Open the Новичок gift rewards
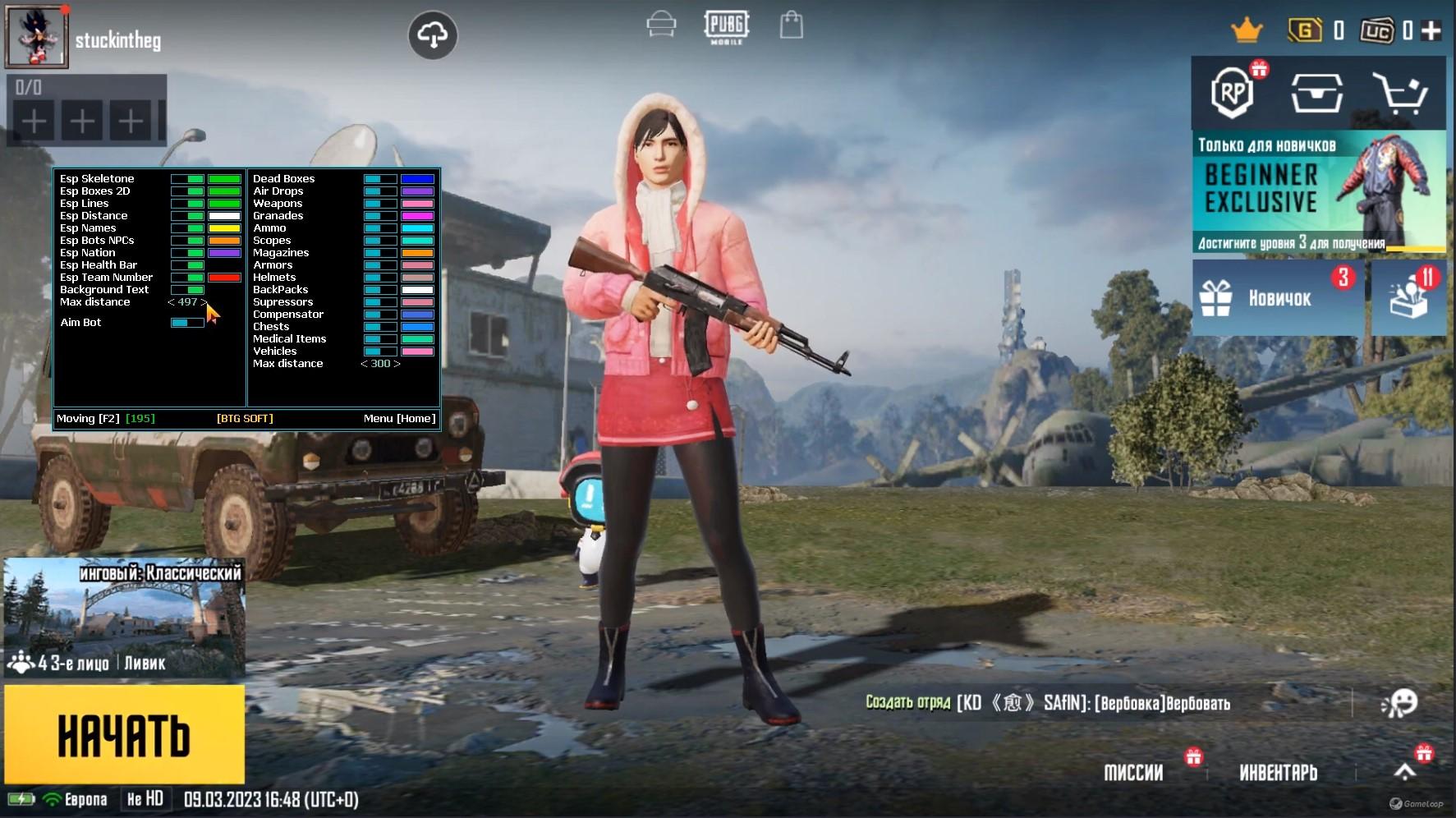 coord(1277,297)
